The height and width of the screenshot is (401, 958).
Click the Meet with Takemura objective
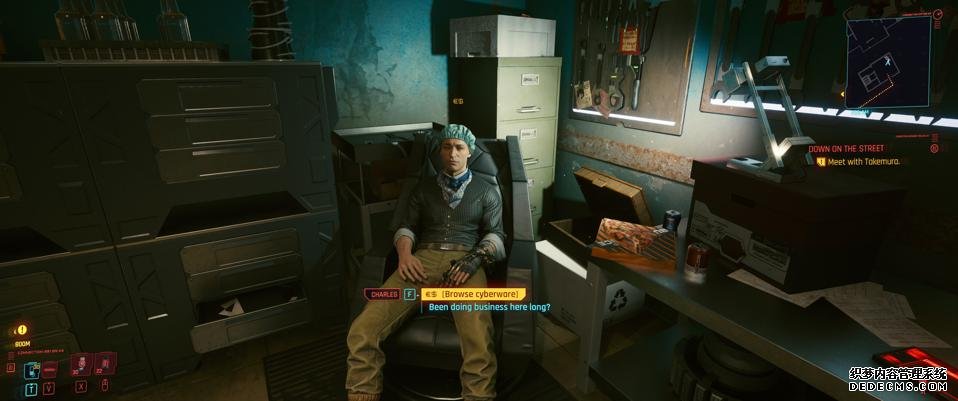coord(866,160)
